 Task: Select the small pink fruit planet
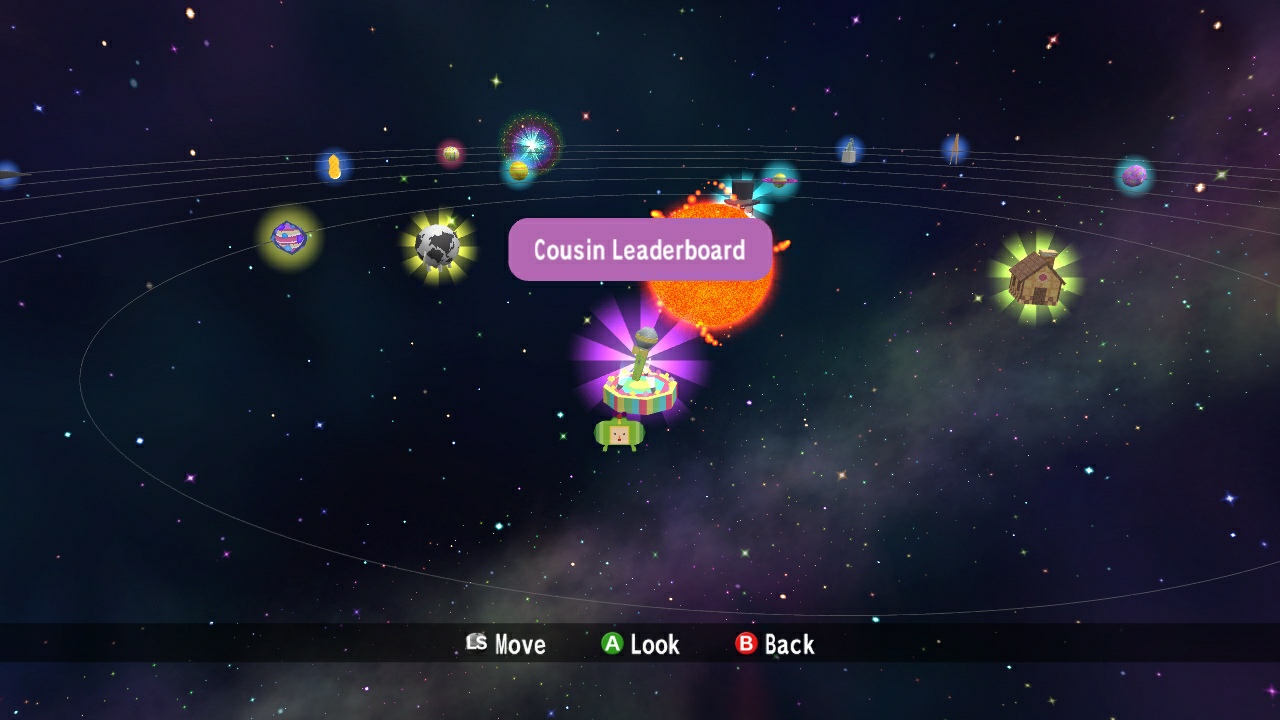point(452,152)
